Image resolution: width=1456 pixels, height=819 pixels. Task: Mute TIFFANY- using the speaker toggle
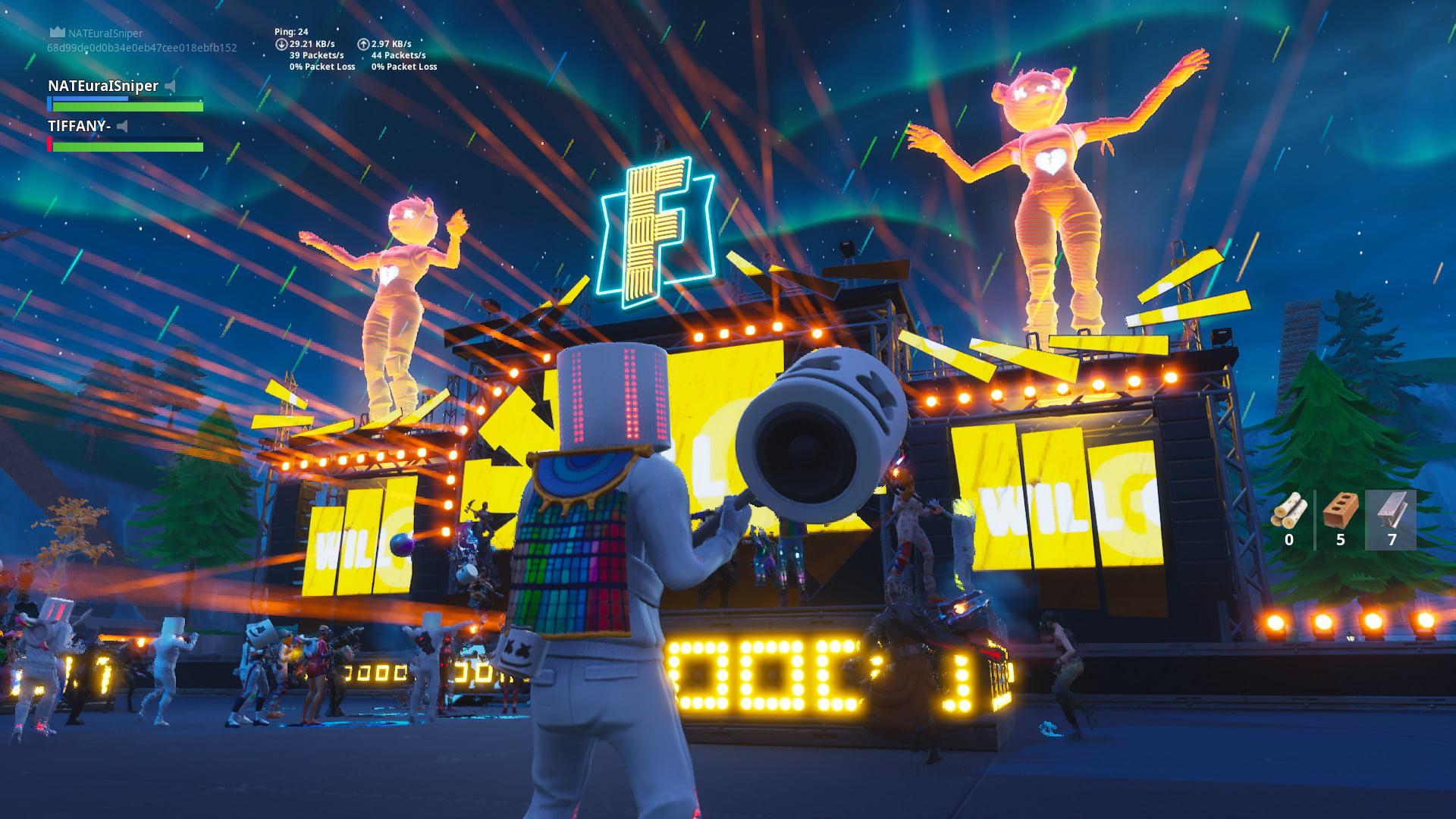[122, 127]
